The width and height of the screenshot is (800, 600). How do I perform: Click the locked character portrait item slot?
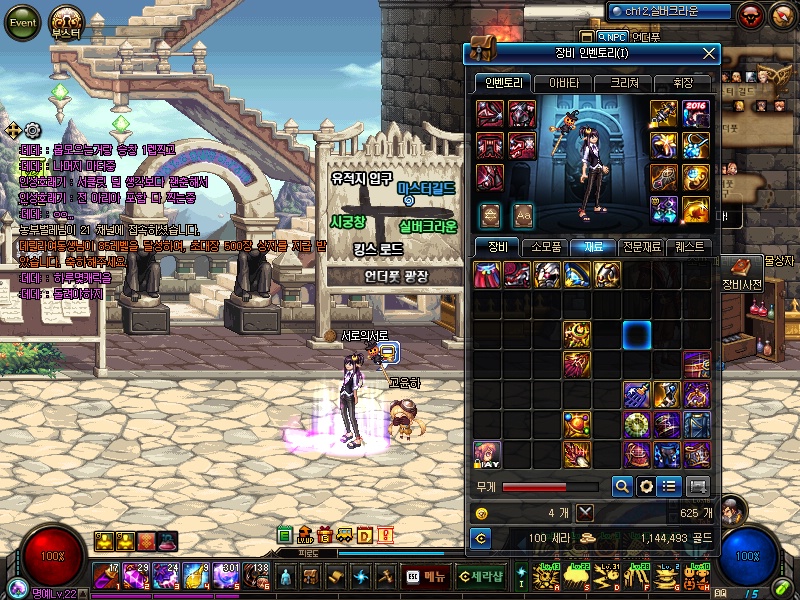(x=487, y=455)
